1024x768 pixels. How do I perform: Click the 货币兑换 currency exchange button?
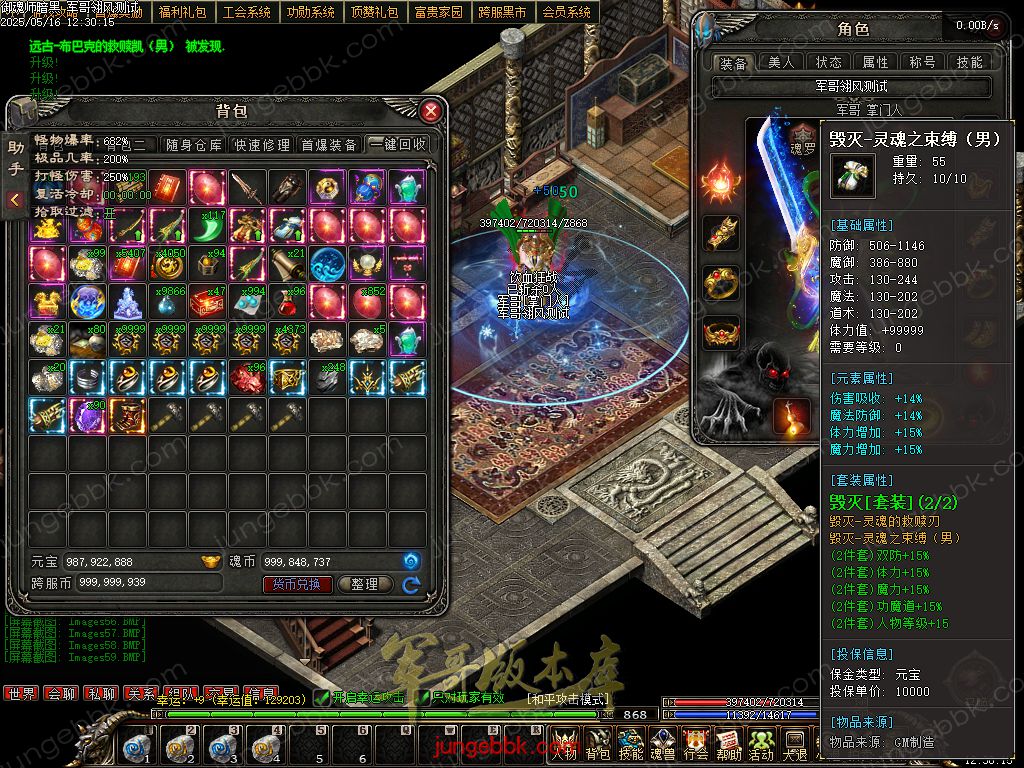297,585
